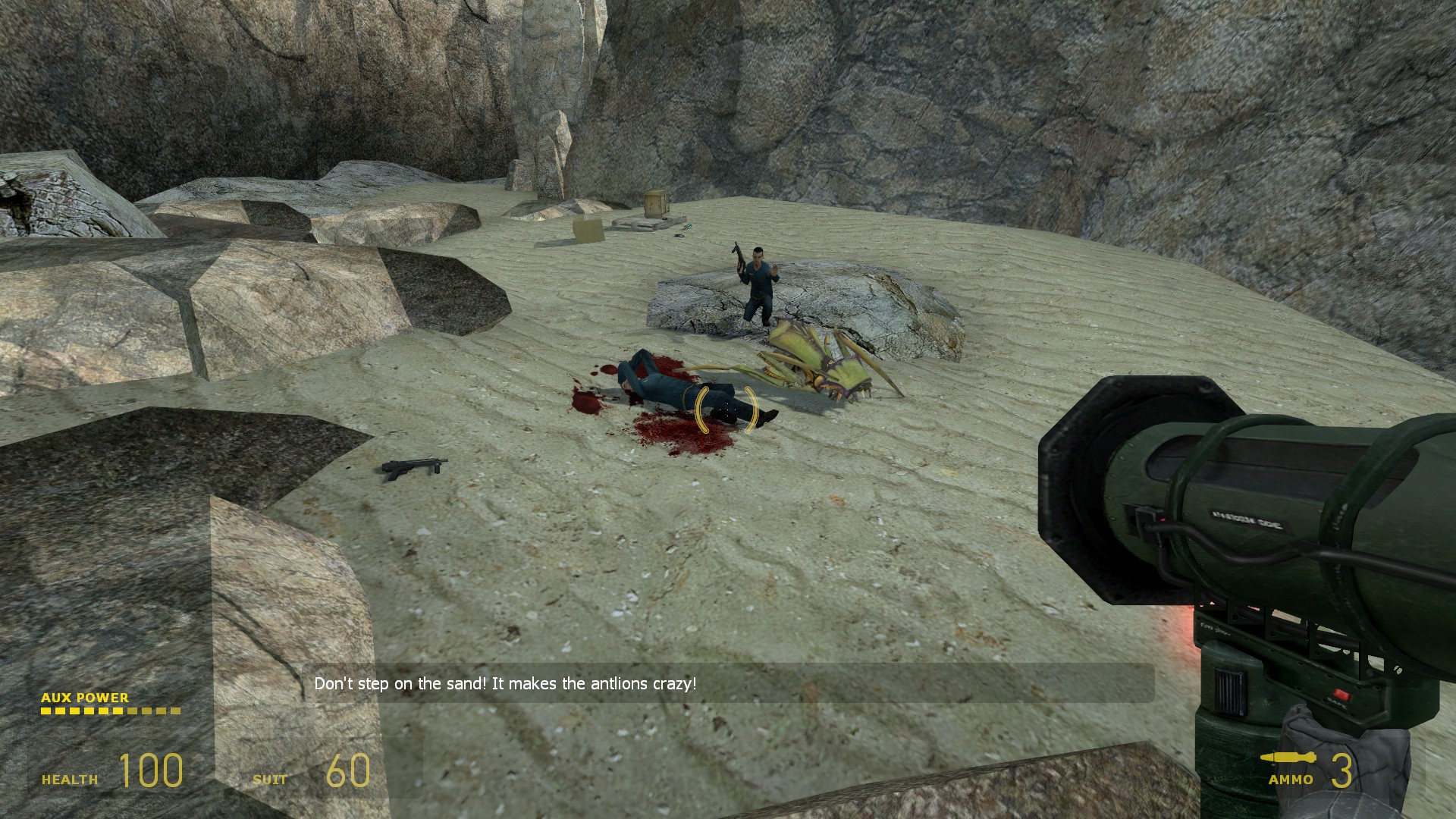Click the AUX POWER label in the HUD
1456x819 pixels.
[86, 698]
